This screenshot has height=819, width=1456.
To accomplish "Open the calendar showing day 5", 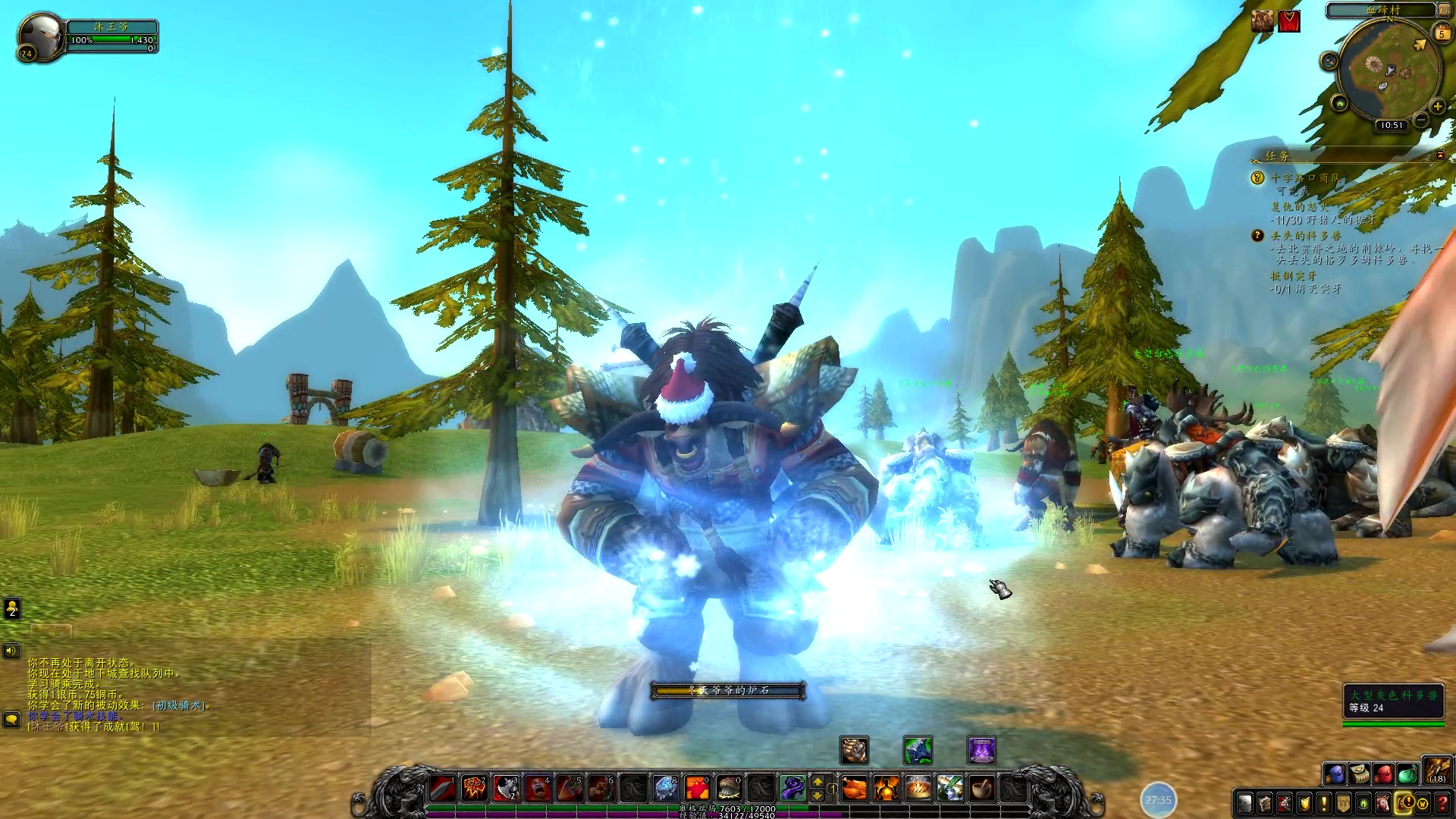I will [1442, 33].
